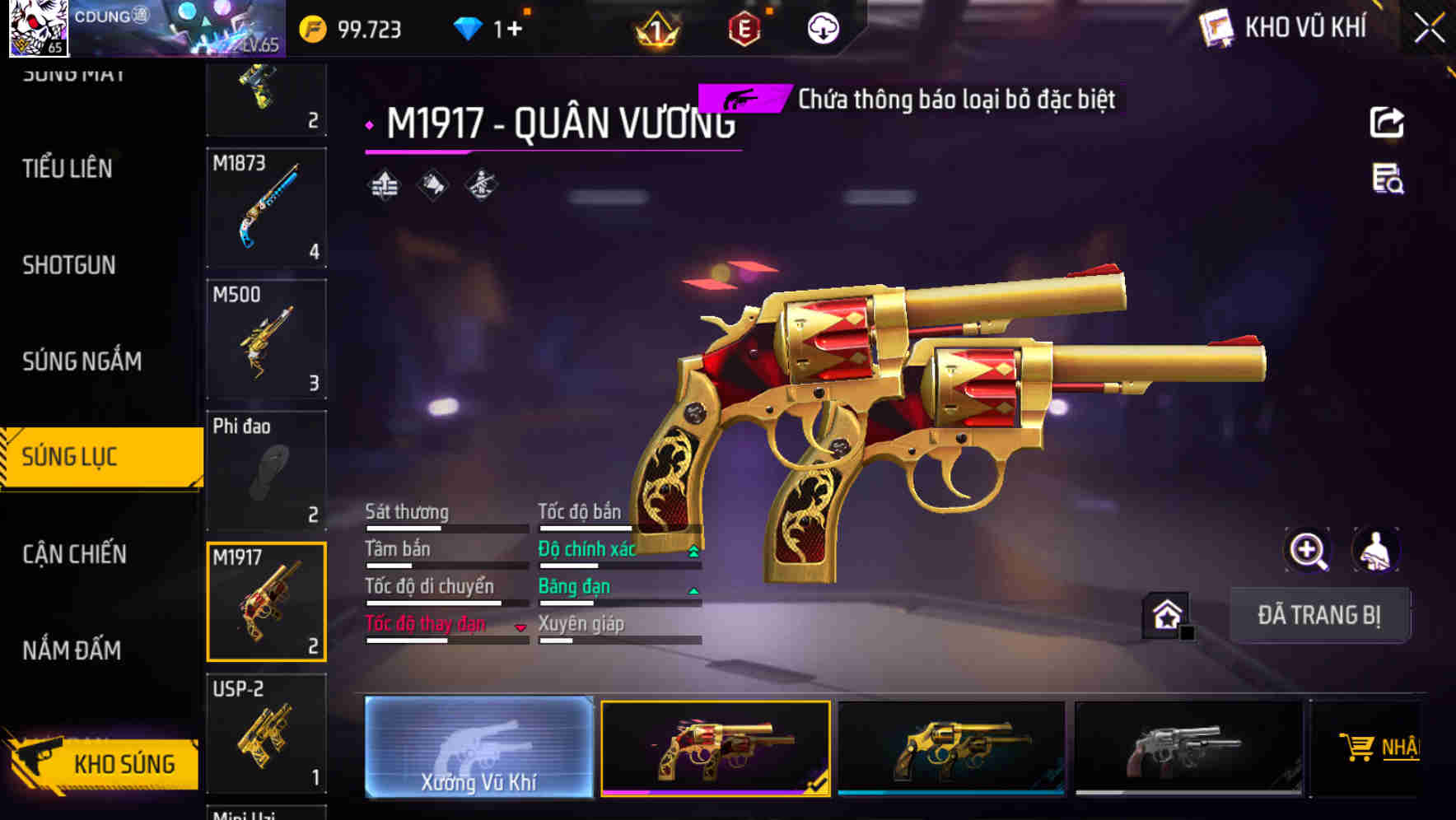The width and height of the screenshot is (1456, 820).
Task: Select the pink pistol banner icon near the title
Action: [x=740, y=100]
